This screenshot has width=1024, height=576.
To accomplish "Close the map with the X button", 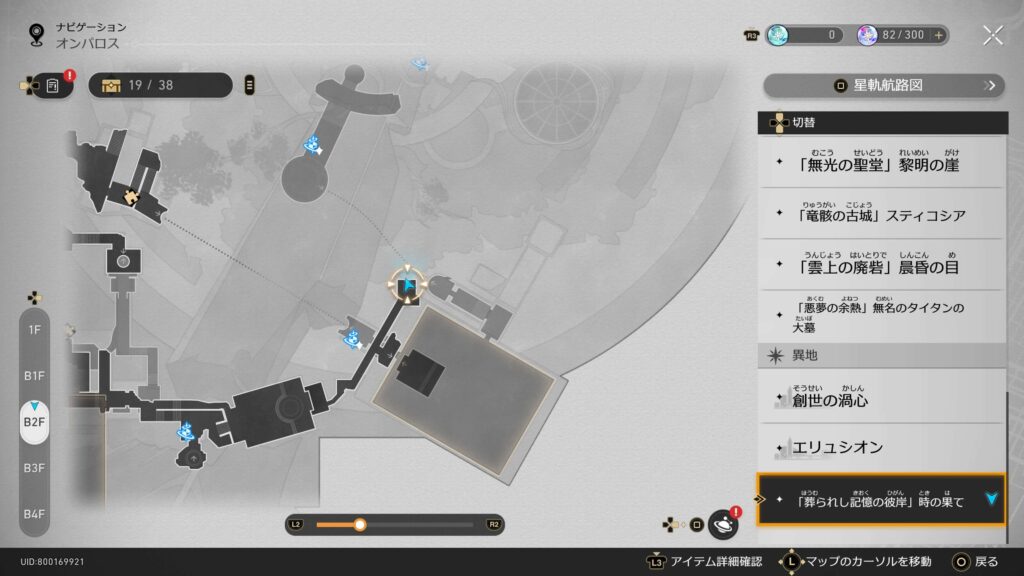I will 992,35.
